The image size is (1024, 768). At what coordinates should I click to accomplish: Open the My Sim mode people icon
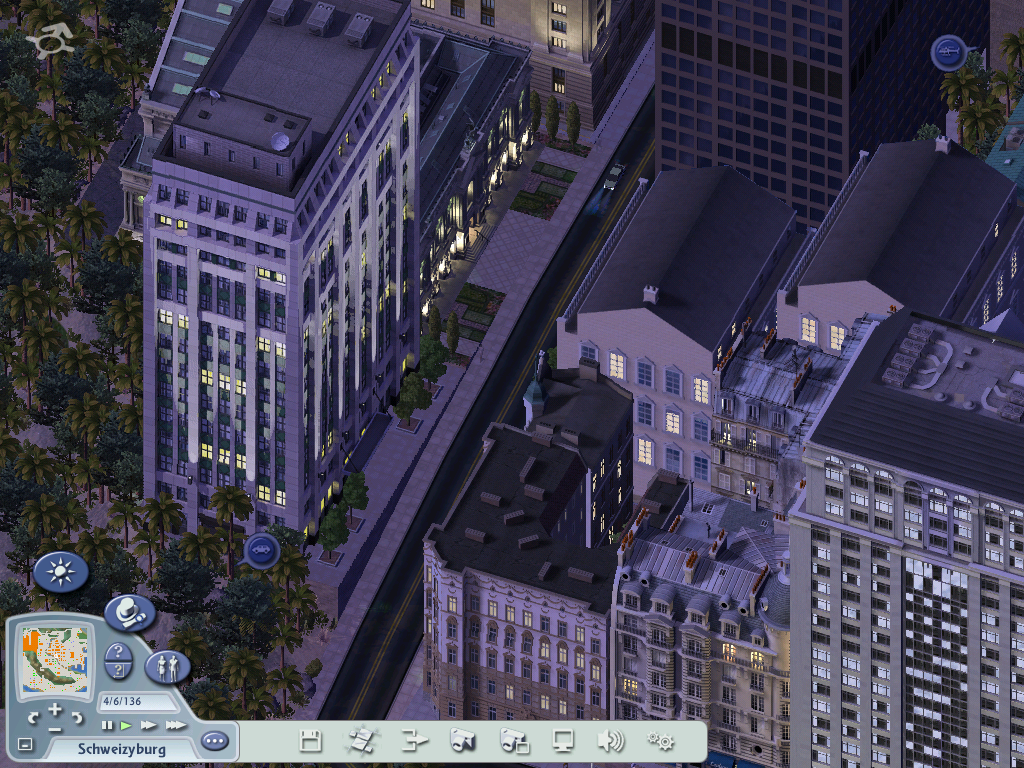167,666
